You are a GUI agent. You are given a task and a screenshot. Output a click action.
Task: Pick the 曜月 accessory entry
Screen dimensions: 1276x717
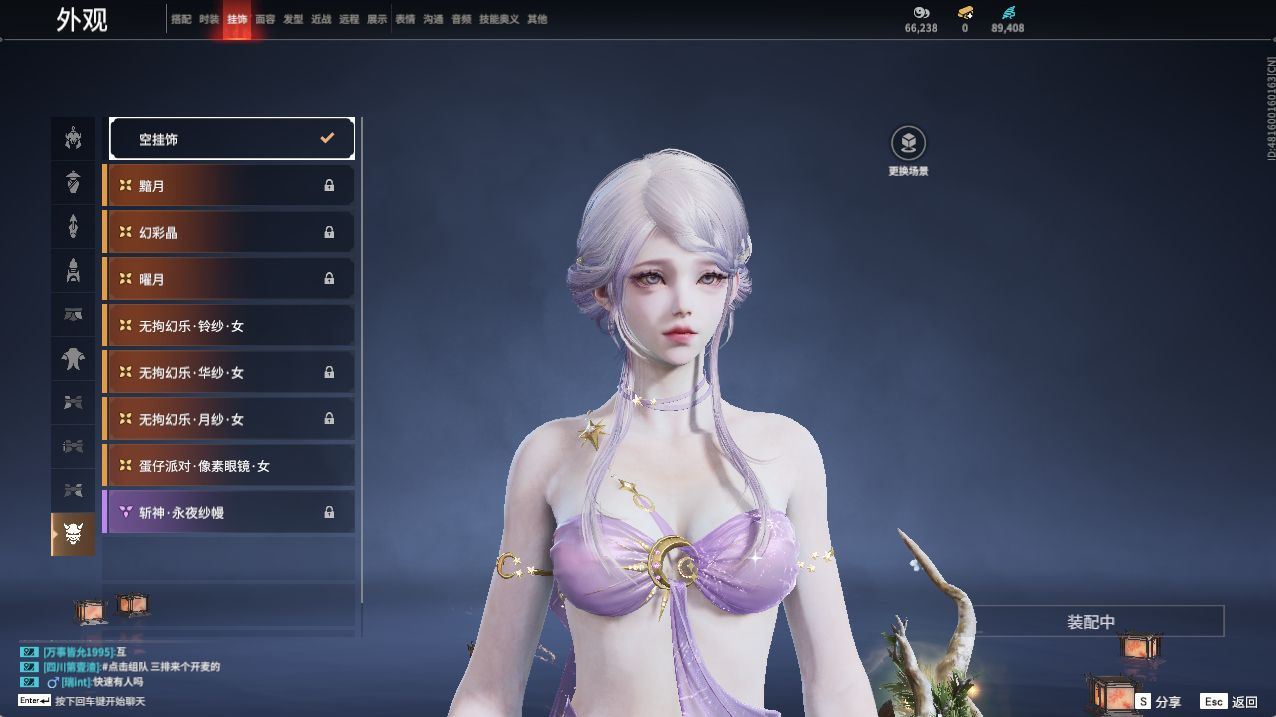[x=229, y=279]
